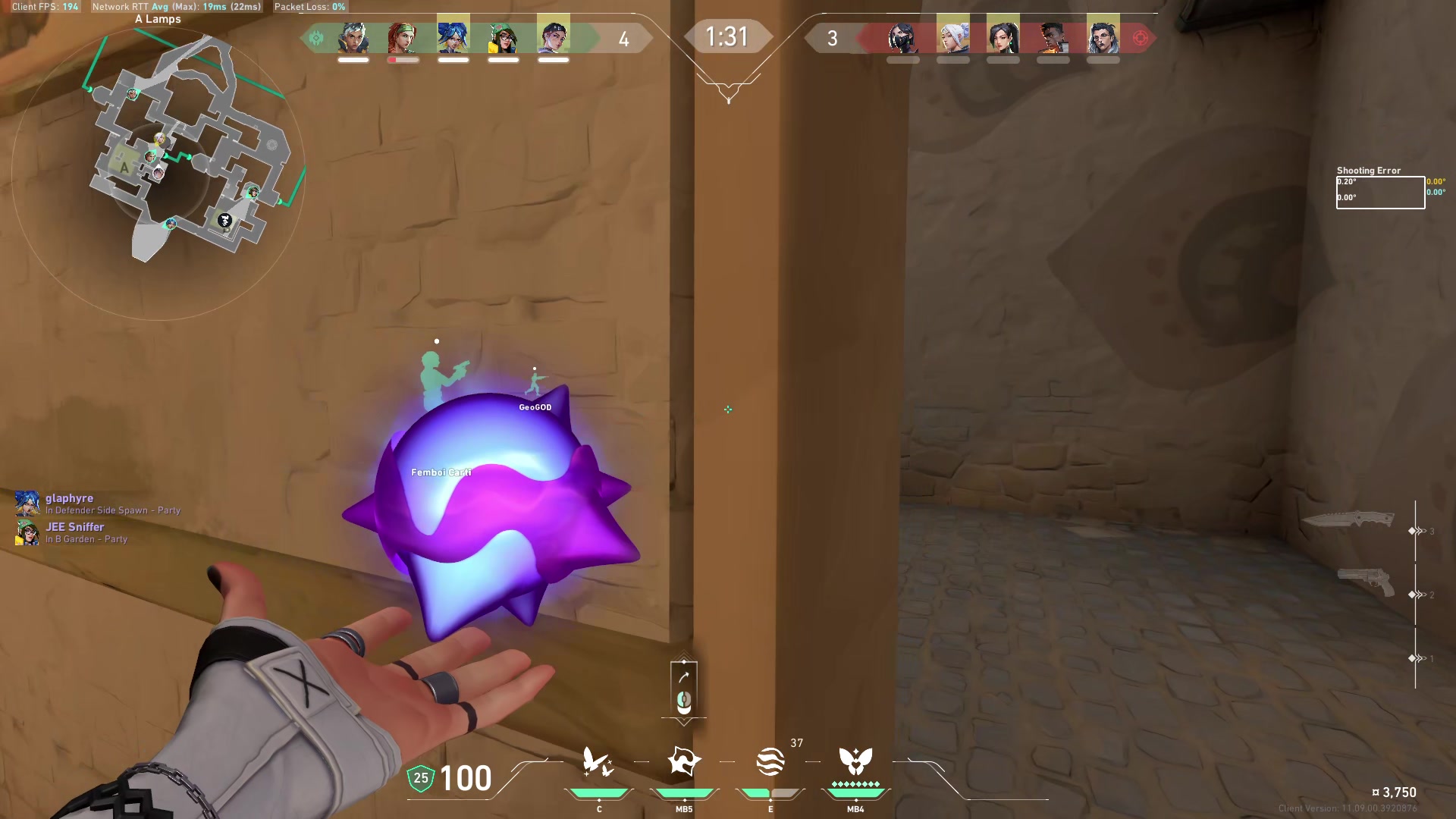Viewport: 1456px width, 819px height.
Task: Select the Meddle ability icon
Action: pos(683,761)
